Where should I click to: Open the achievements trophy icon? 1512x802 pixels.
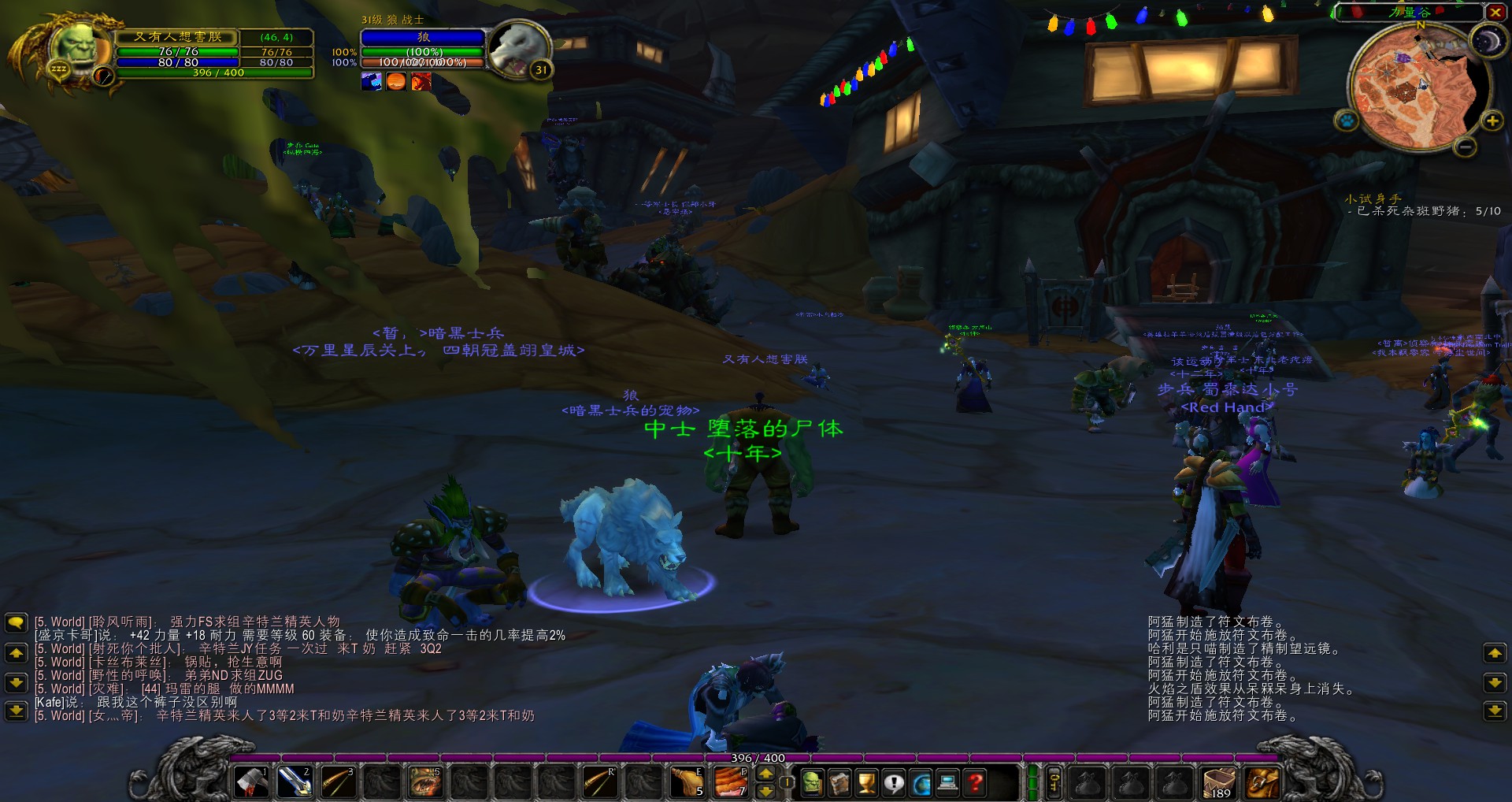[865, 784]
